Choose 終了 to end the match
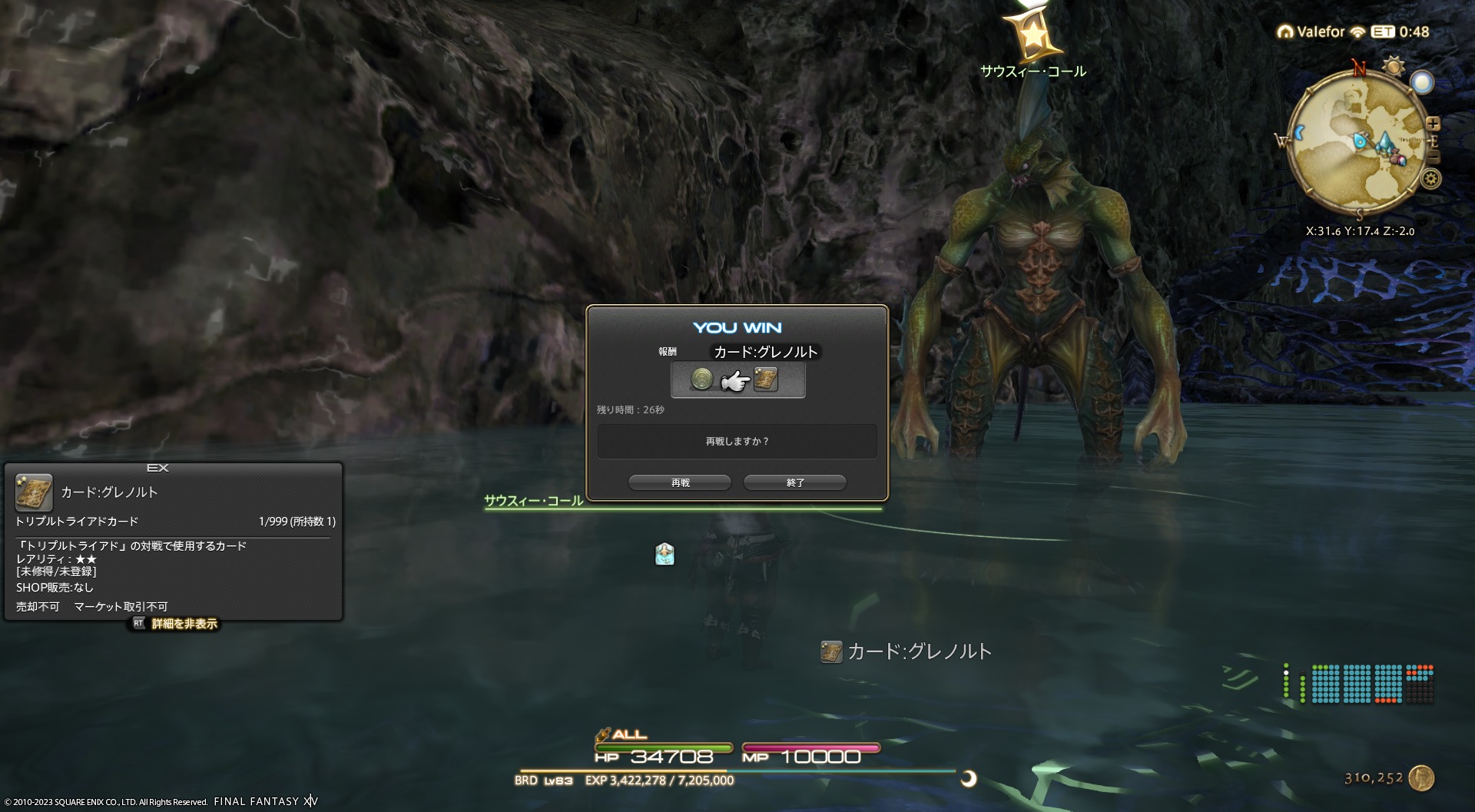The image size is (1475, 812). point(795,482)
